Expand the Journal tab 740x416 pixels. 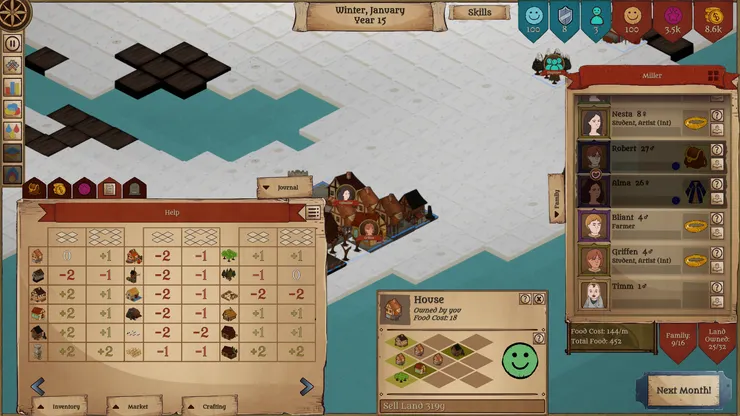click(283, 187)
